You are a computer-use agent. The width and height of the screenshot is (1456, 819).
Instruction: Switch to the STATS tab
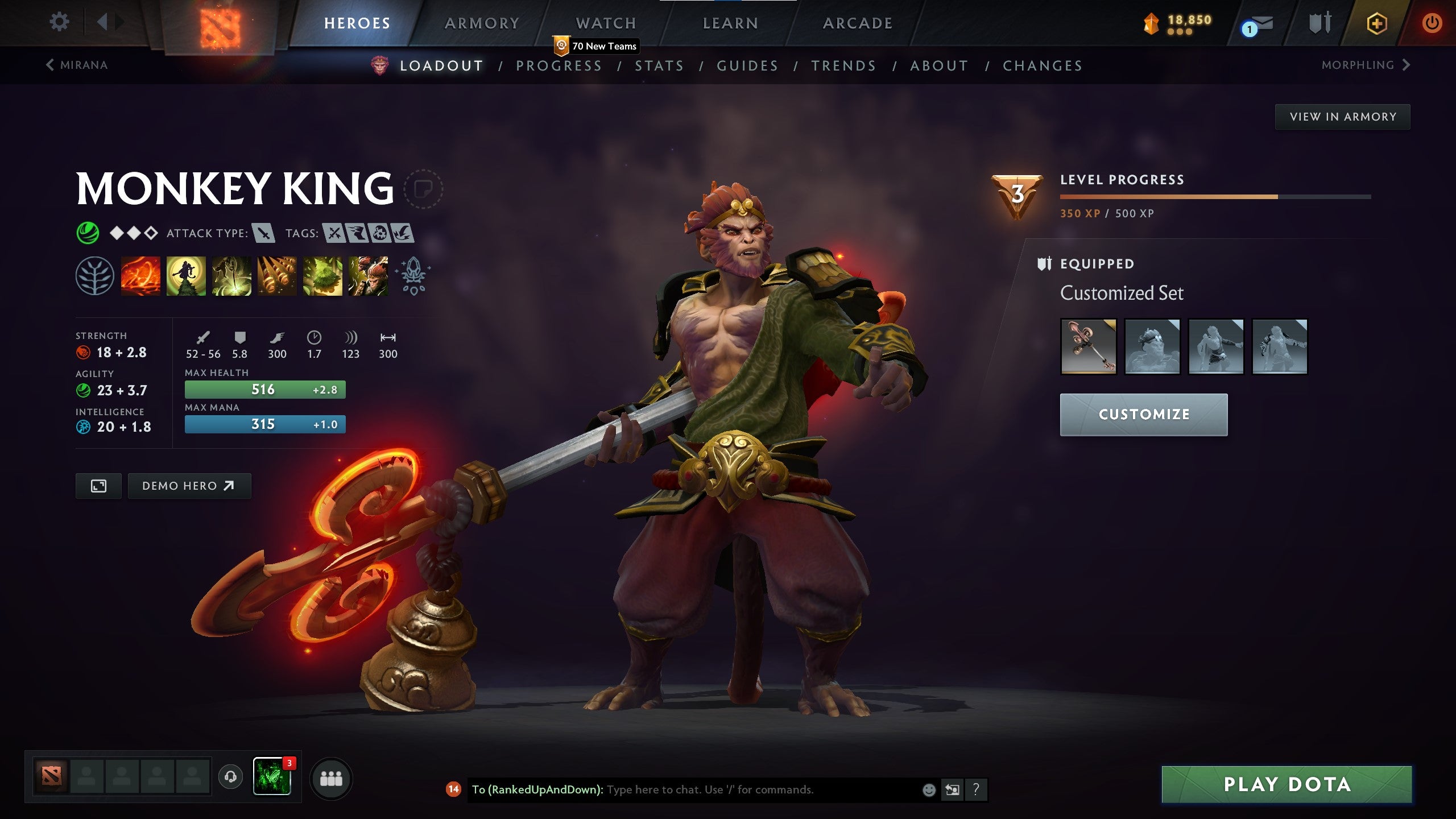[660, 65]
